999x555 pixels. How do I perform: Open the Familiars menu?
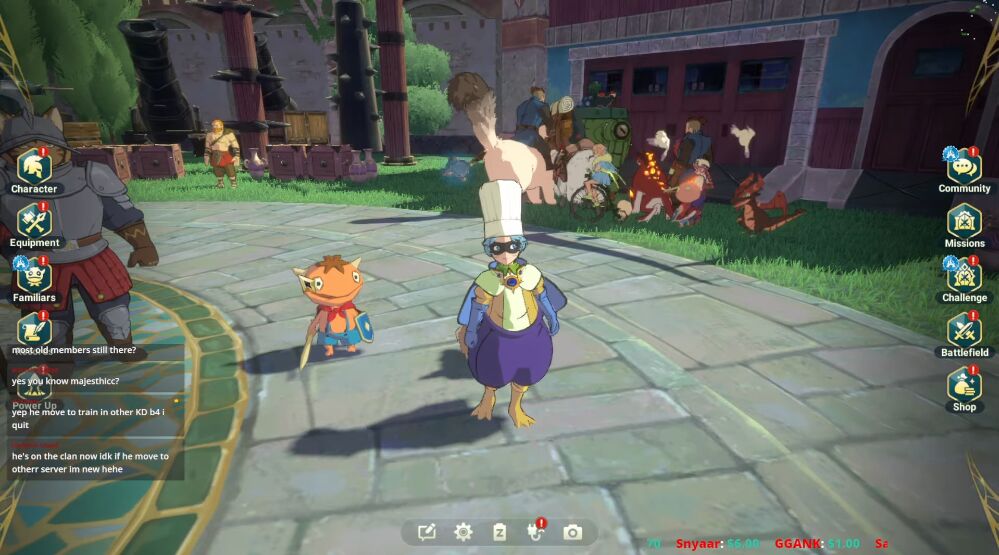pyautogui.click(x=34, y=275)
